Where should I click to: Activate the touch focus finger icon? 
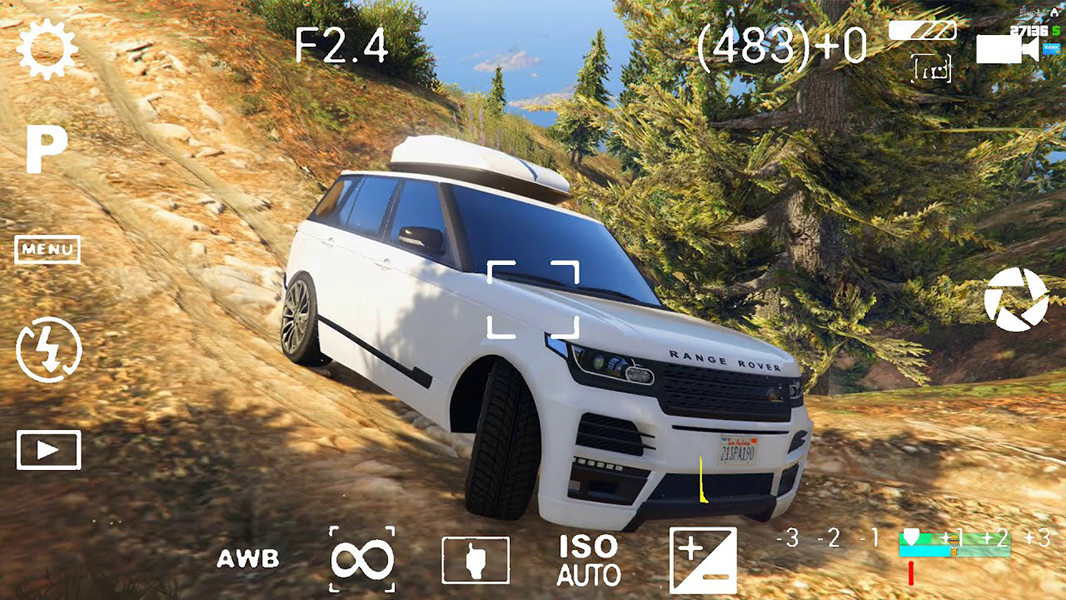[476, 560]
